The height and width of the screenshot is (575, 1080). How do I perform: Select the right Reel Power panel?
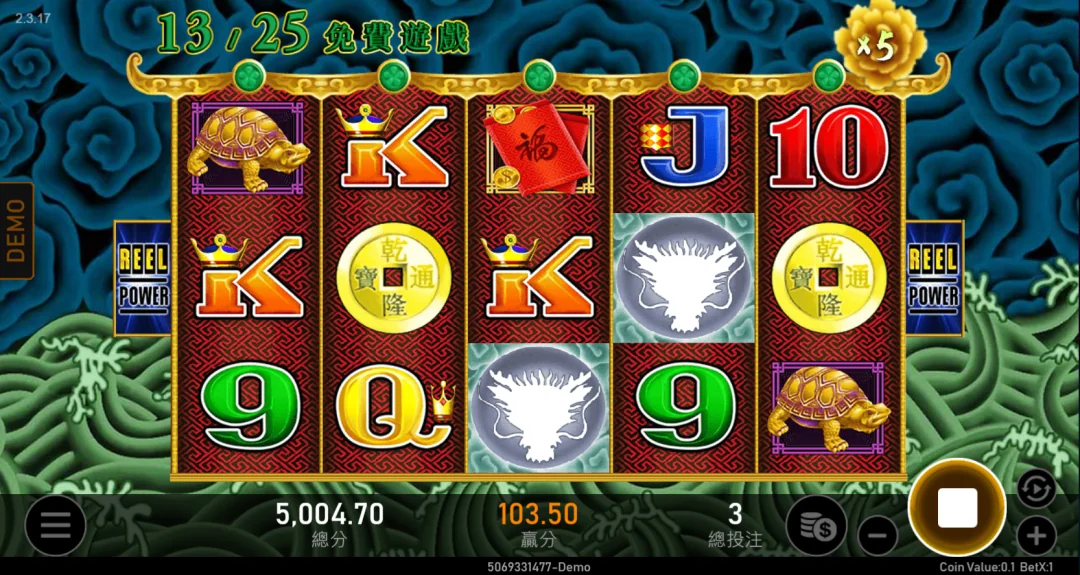pos(934,277)
